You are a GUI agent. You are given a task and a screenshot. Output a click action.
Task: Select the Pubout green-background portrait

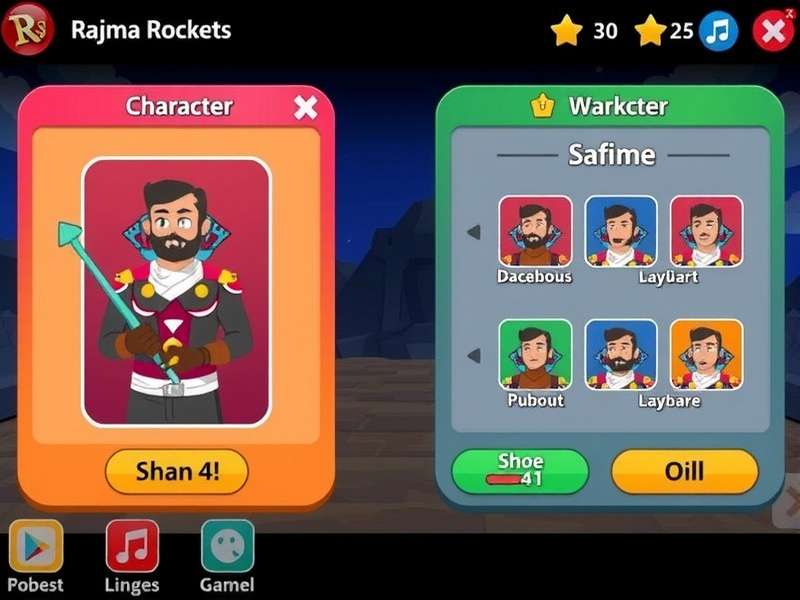click(x=535, y=354)
